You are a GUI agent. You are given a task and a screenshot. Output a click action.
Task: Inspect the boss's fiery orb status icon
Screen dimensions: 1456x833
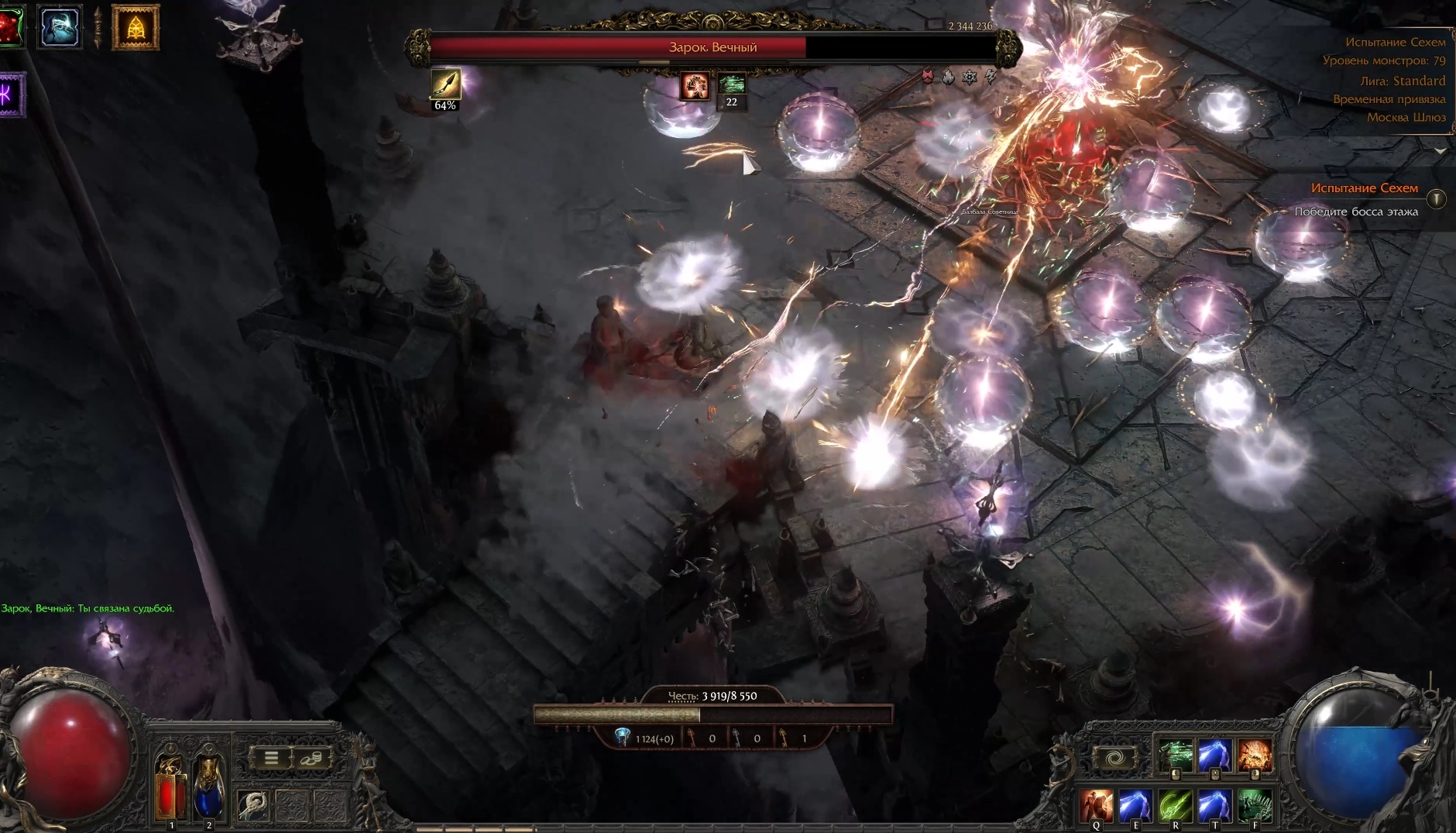(695, 86)
